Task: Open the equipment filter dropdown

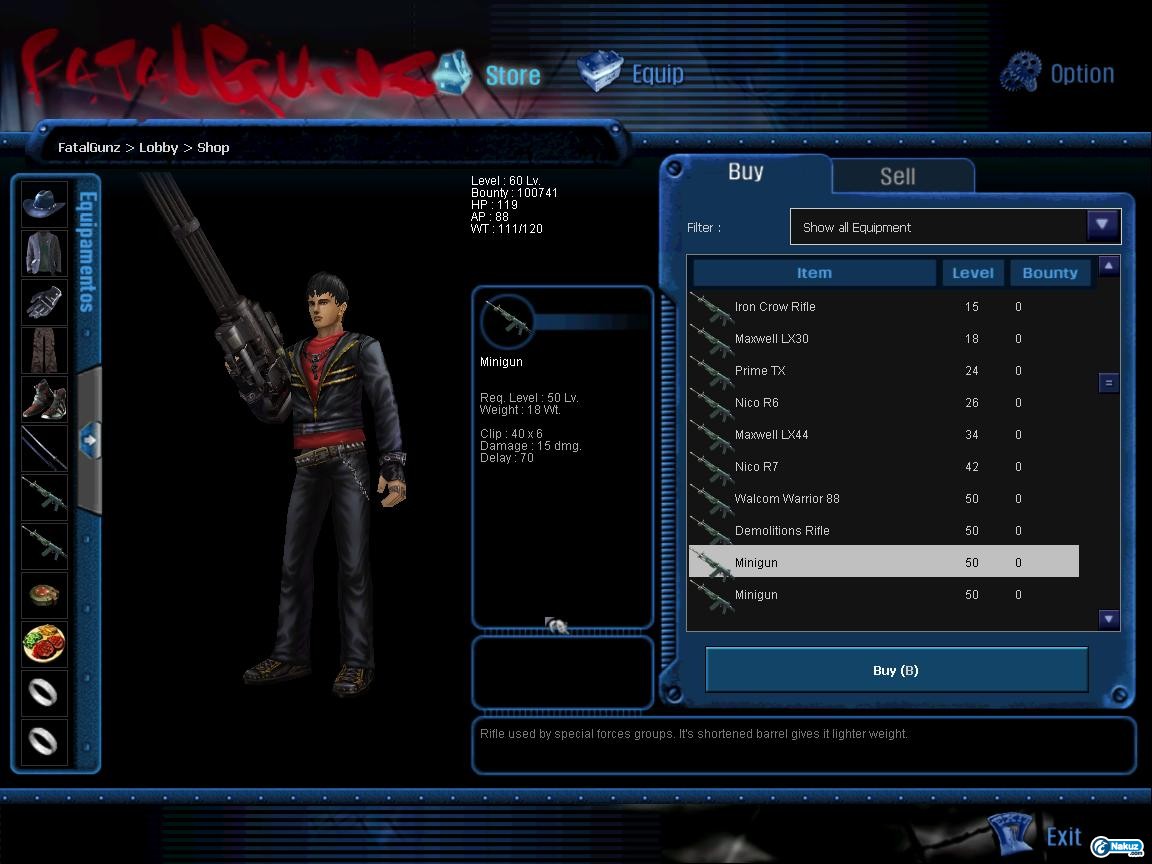Action: point(1102,226)
